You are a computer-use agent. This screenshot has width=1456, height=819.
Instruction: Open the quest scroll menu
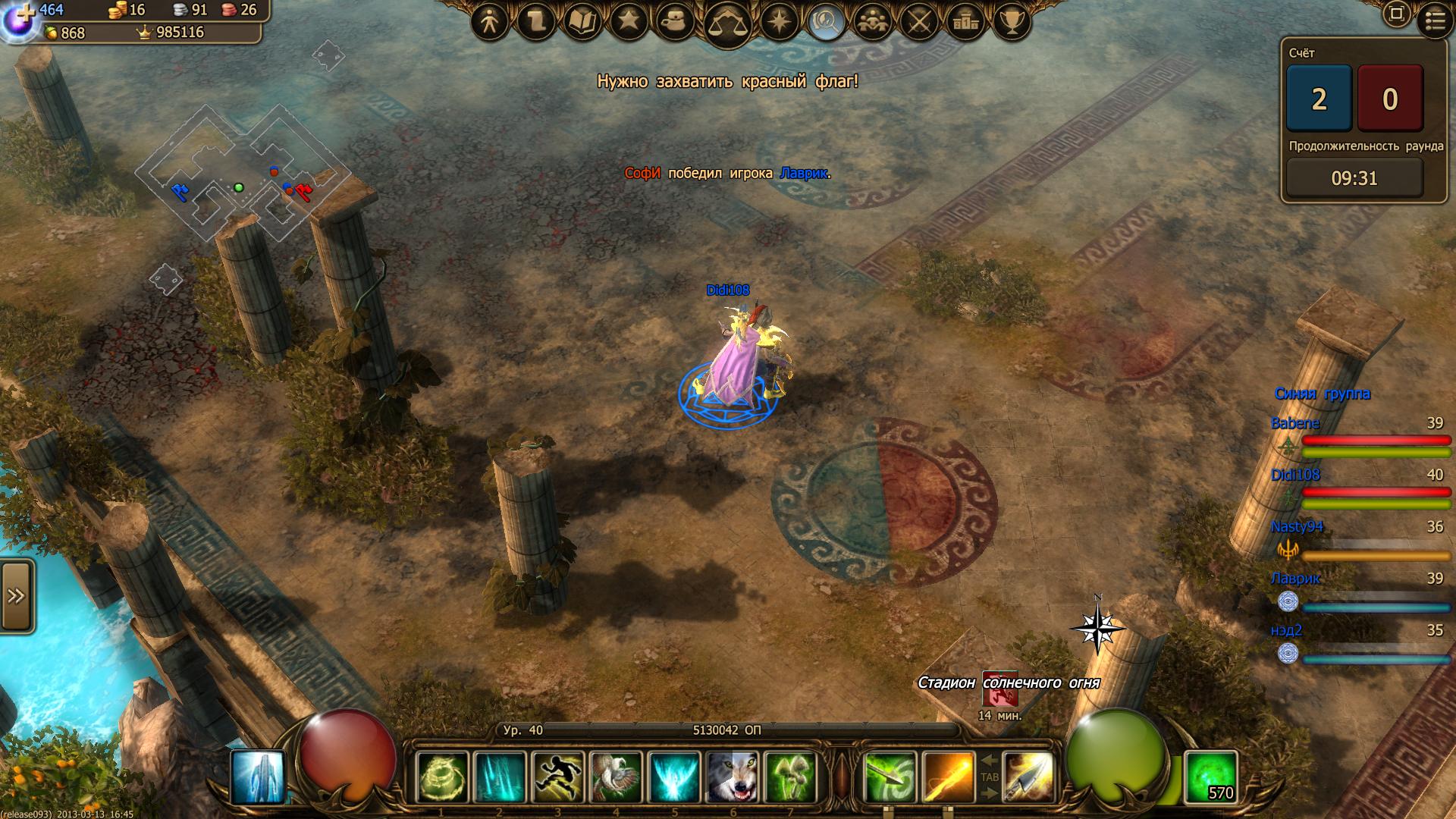[x=535, y=22]
